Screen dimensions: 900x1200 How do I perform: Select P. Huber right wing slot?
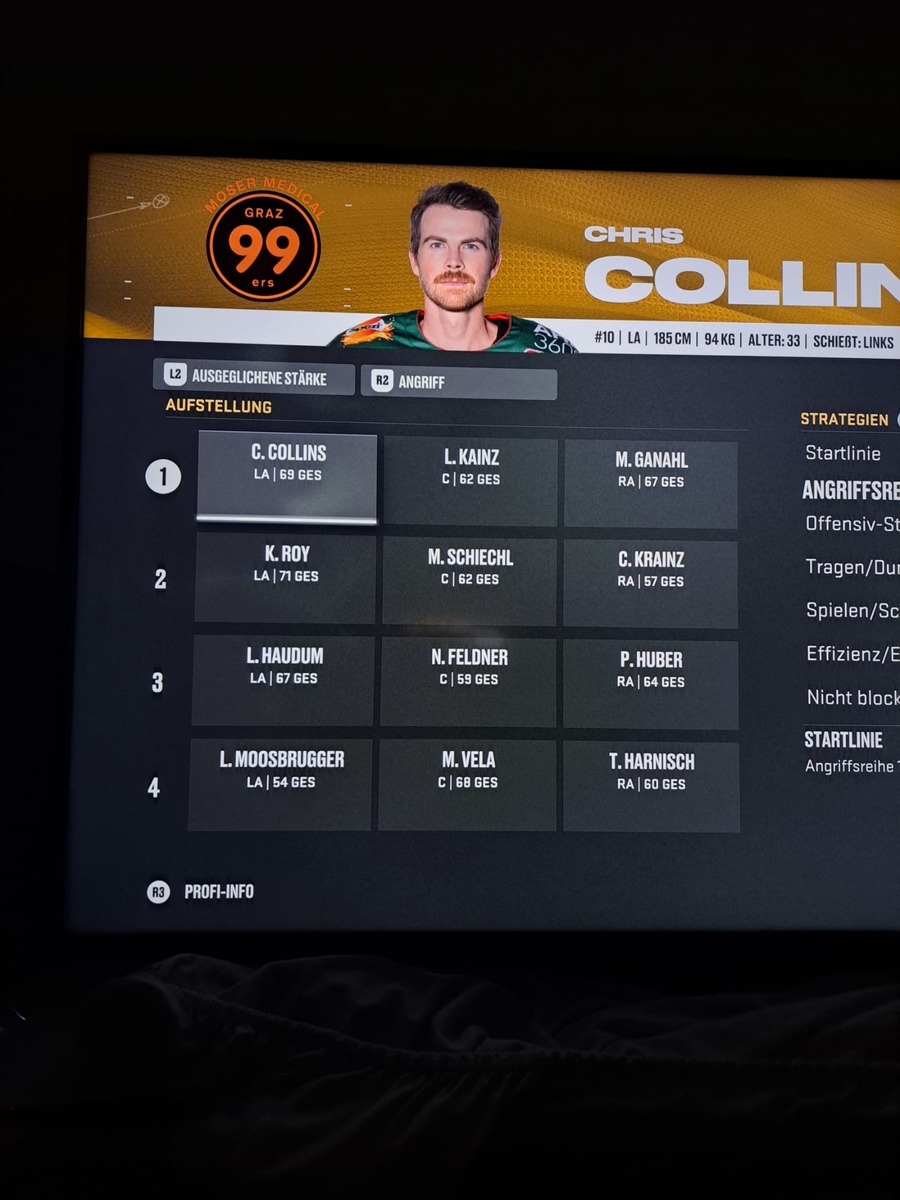(x=651, y=684)
